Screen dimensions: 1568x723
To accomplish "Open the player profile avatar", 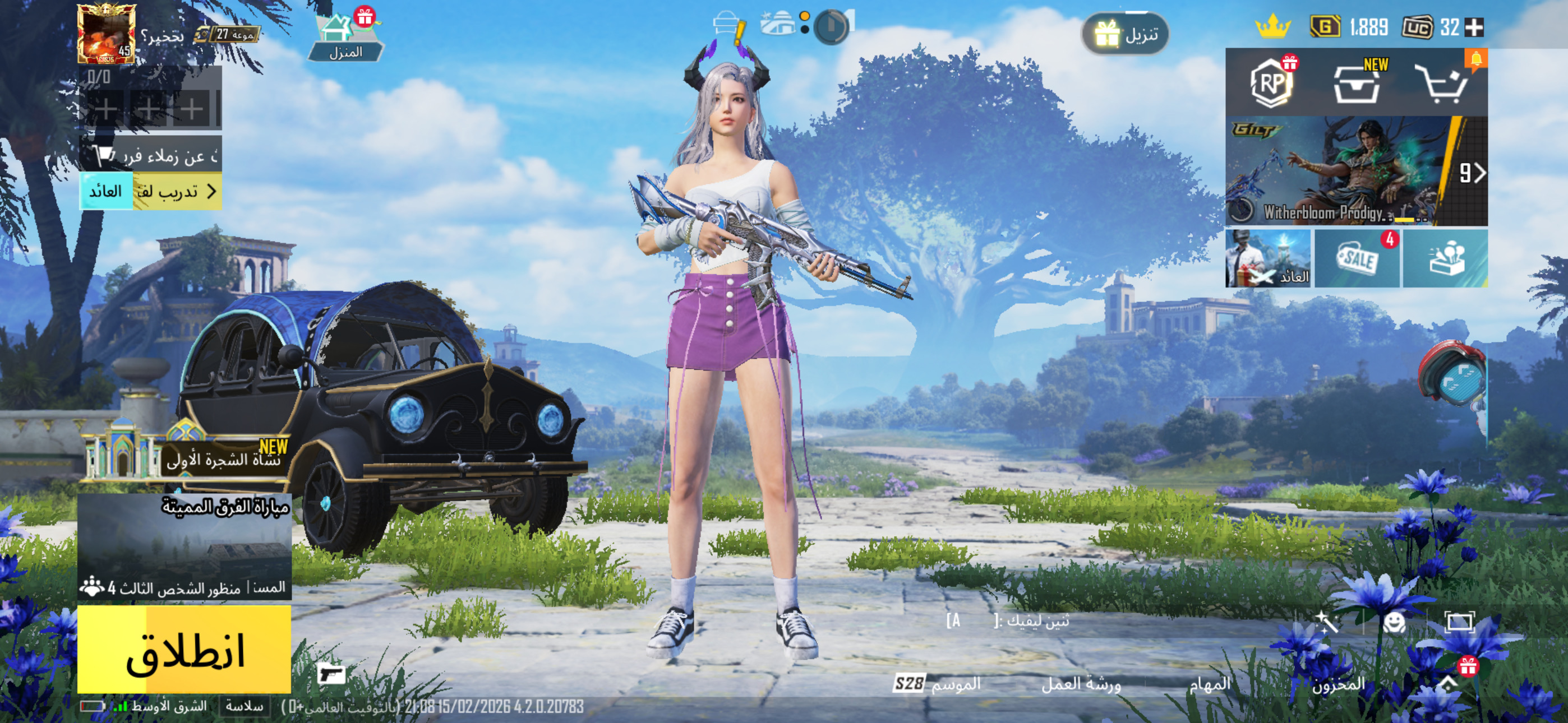I will pos(106,34).
